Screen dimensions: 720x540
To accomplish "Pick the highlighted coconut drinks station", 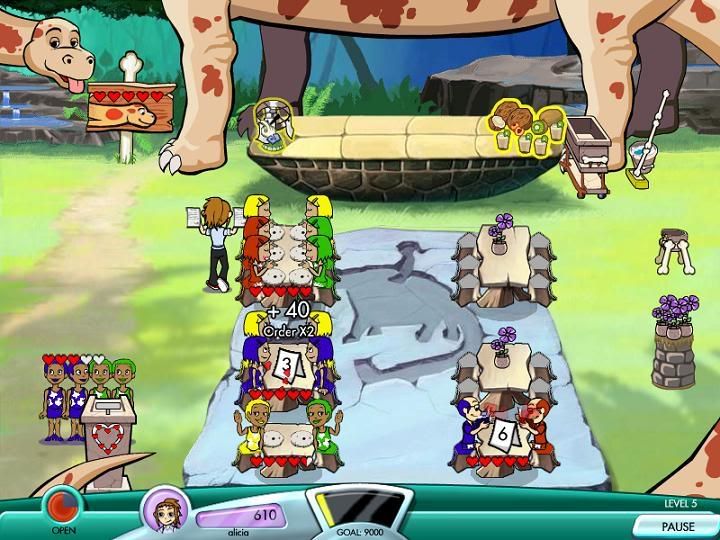I will coord(526,128).
